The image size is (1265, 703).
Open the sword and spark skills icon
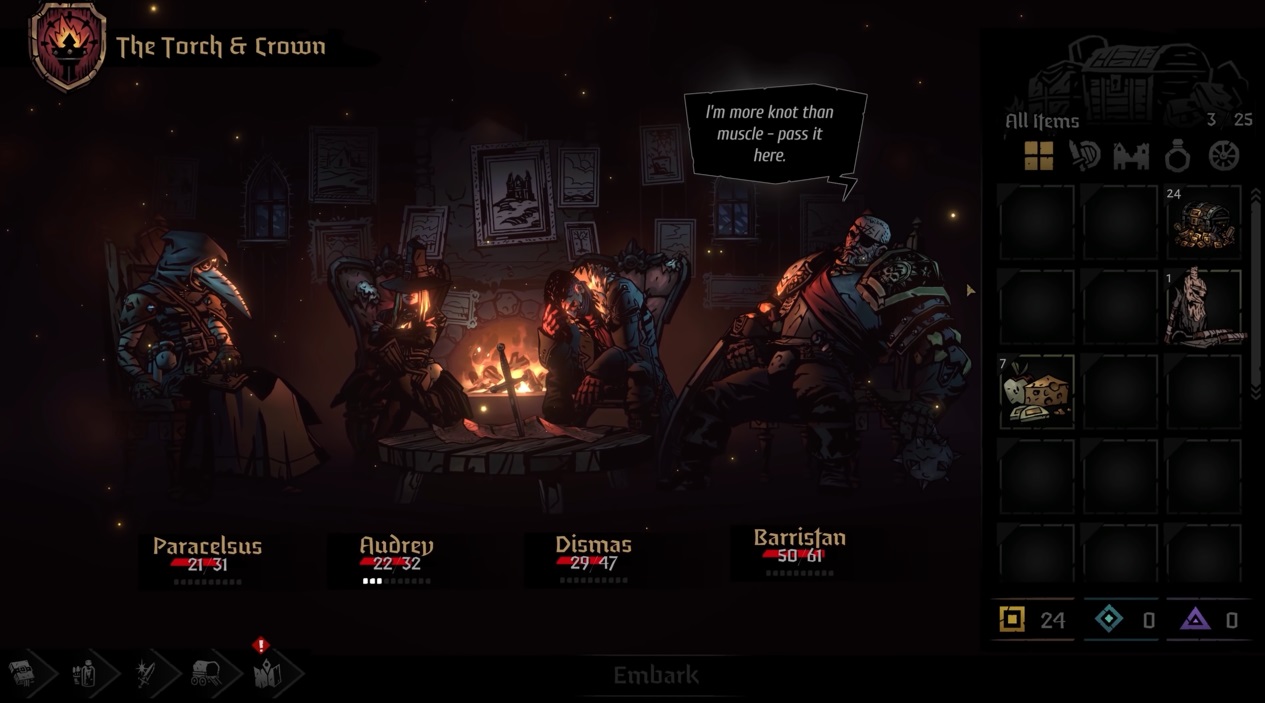[145, 675]
